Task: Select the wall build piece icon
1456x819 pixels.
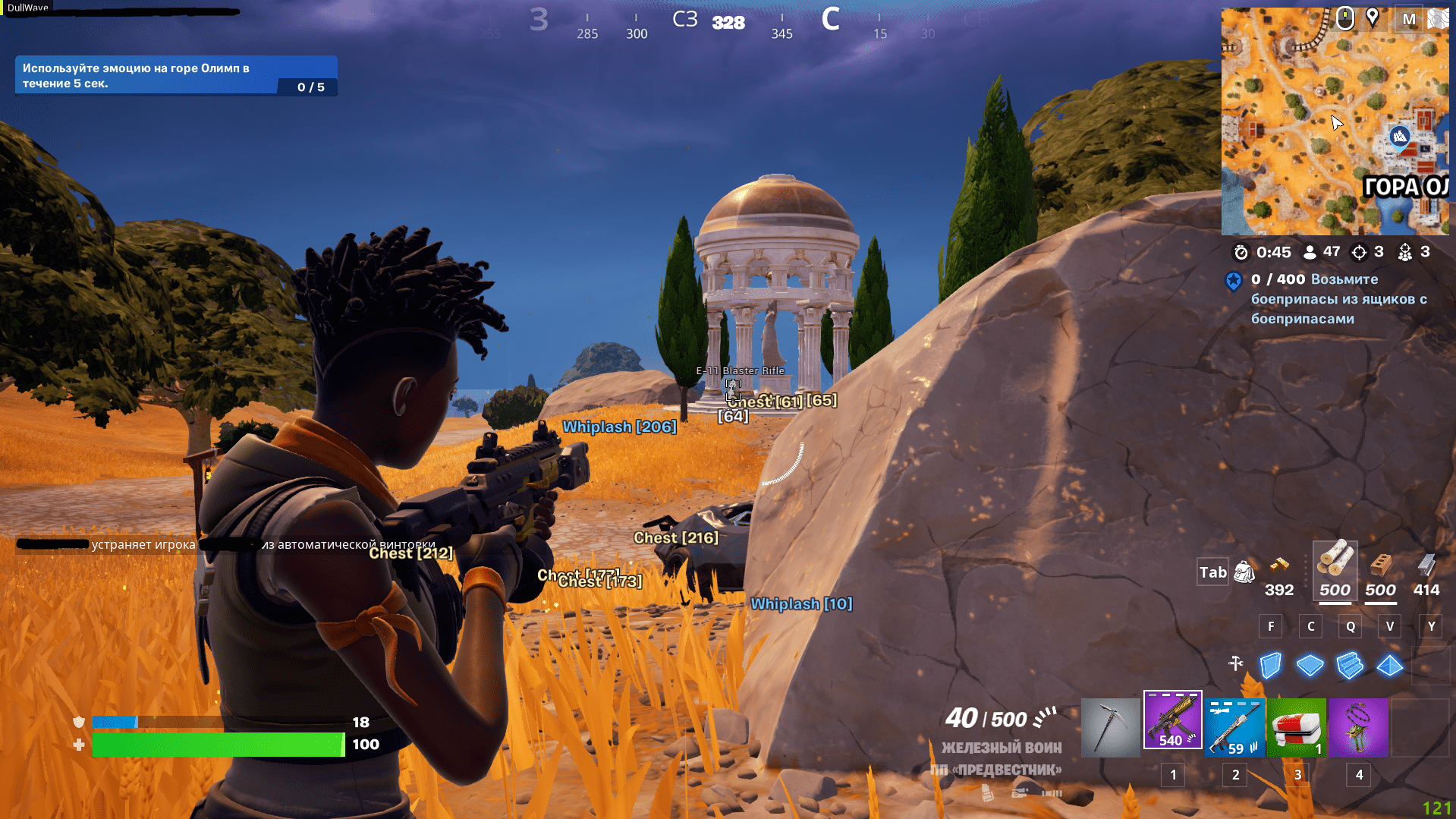Action: click(x=1269, y=666)
